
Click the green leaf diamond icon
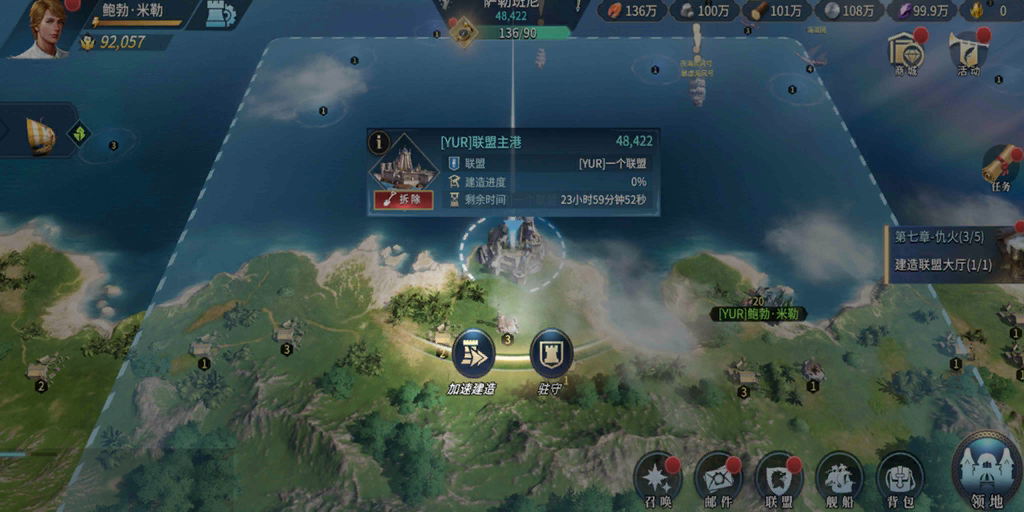click(x=80, y=133)
